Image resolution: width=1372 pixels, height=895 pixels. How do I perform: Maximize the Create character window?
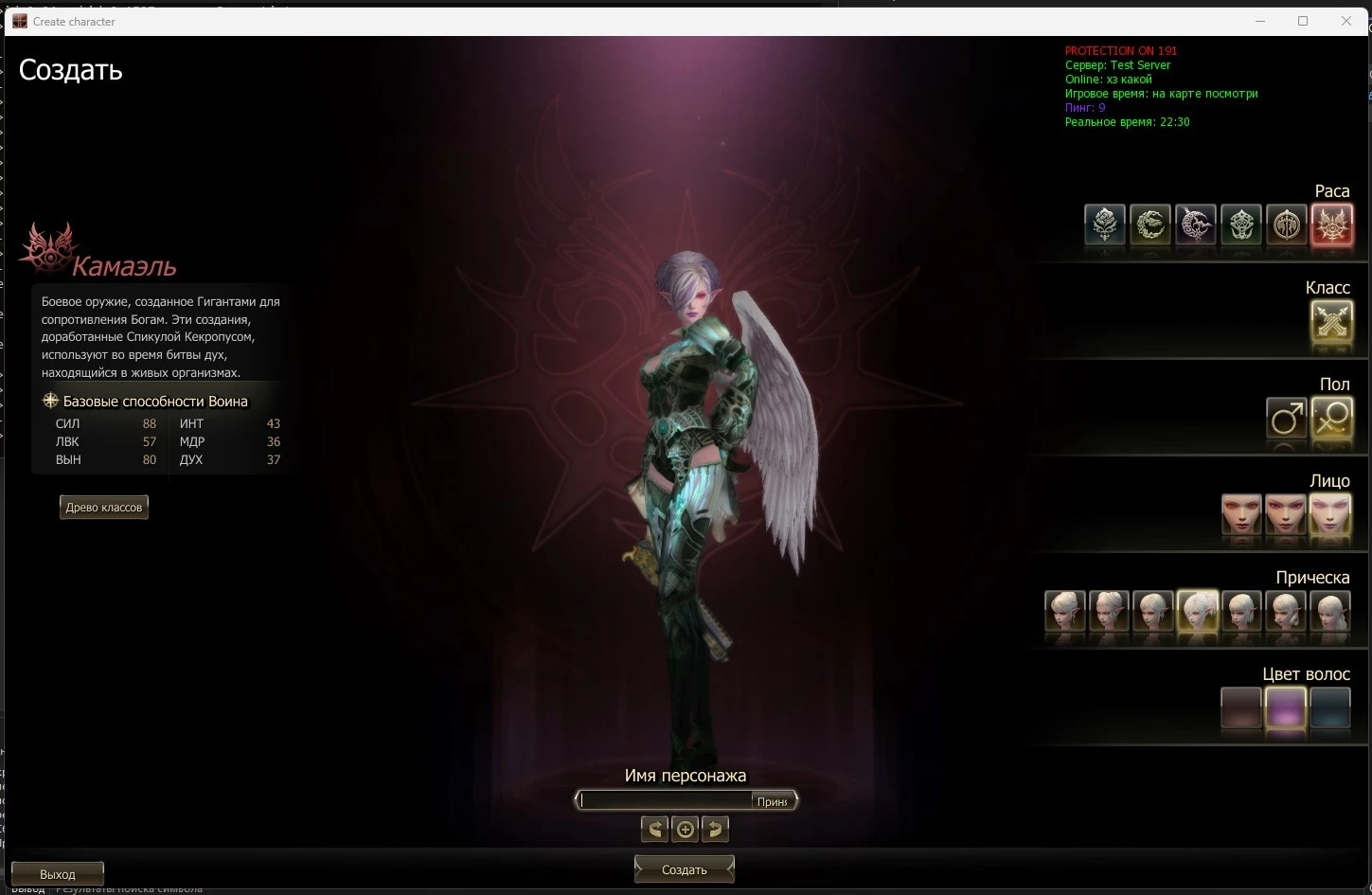coord(1303,21)
